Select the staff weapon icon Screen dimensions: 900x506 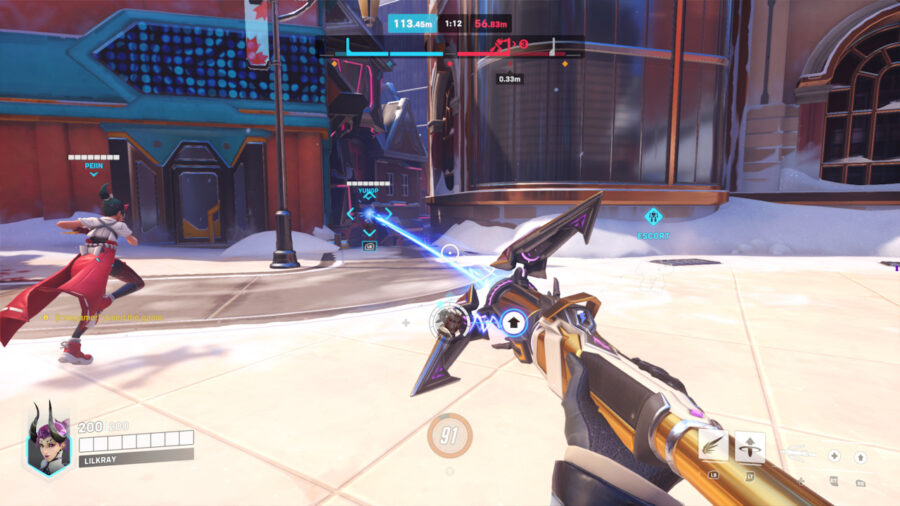pos(796,455)
